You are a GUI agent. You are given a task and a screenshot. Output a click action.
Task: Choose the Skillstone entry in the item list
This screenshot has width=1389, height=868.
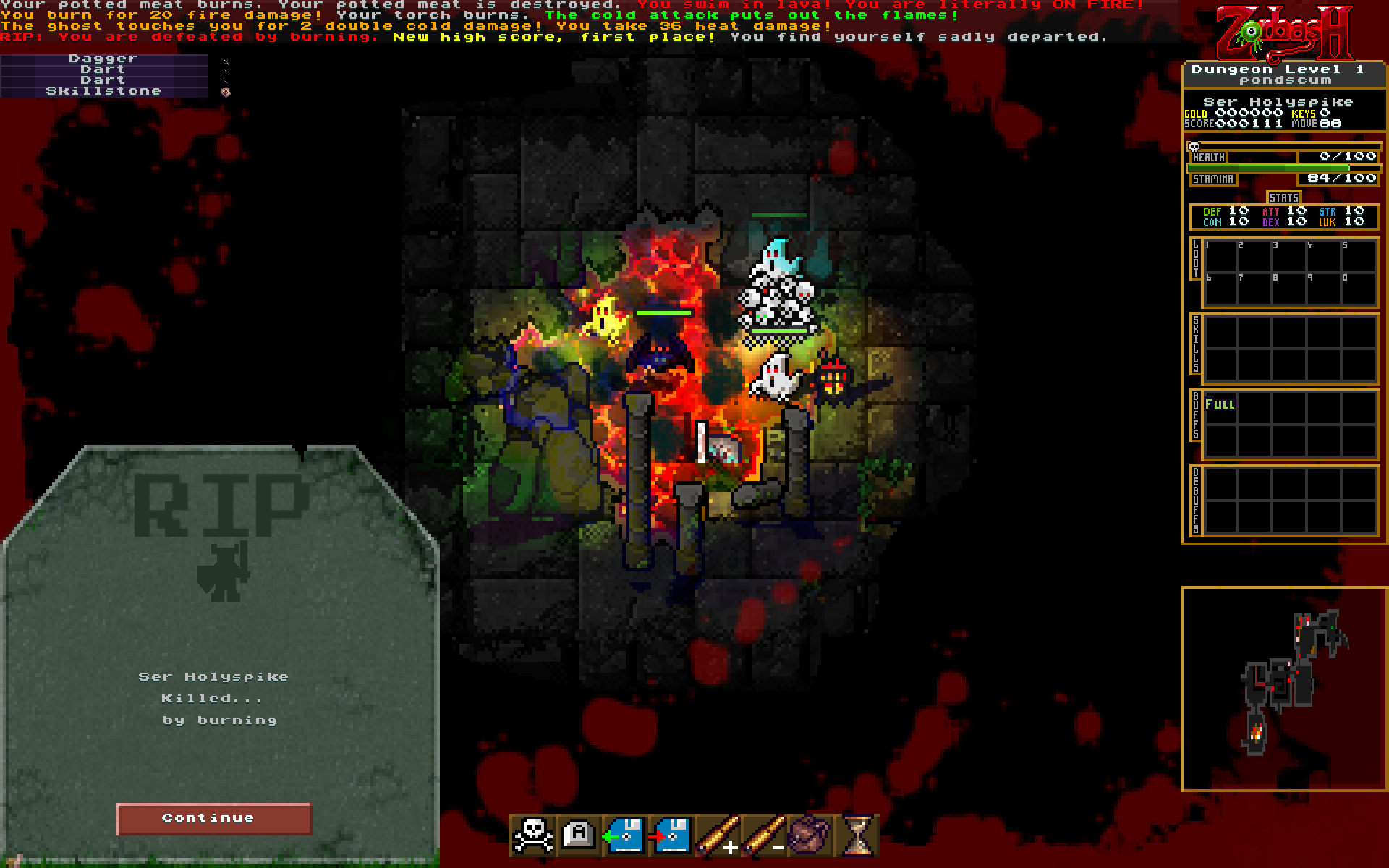pos(103,91)
